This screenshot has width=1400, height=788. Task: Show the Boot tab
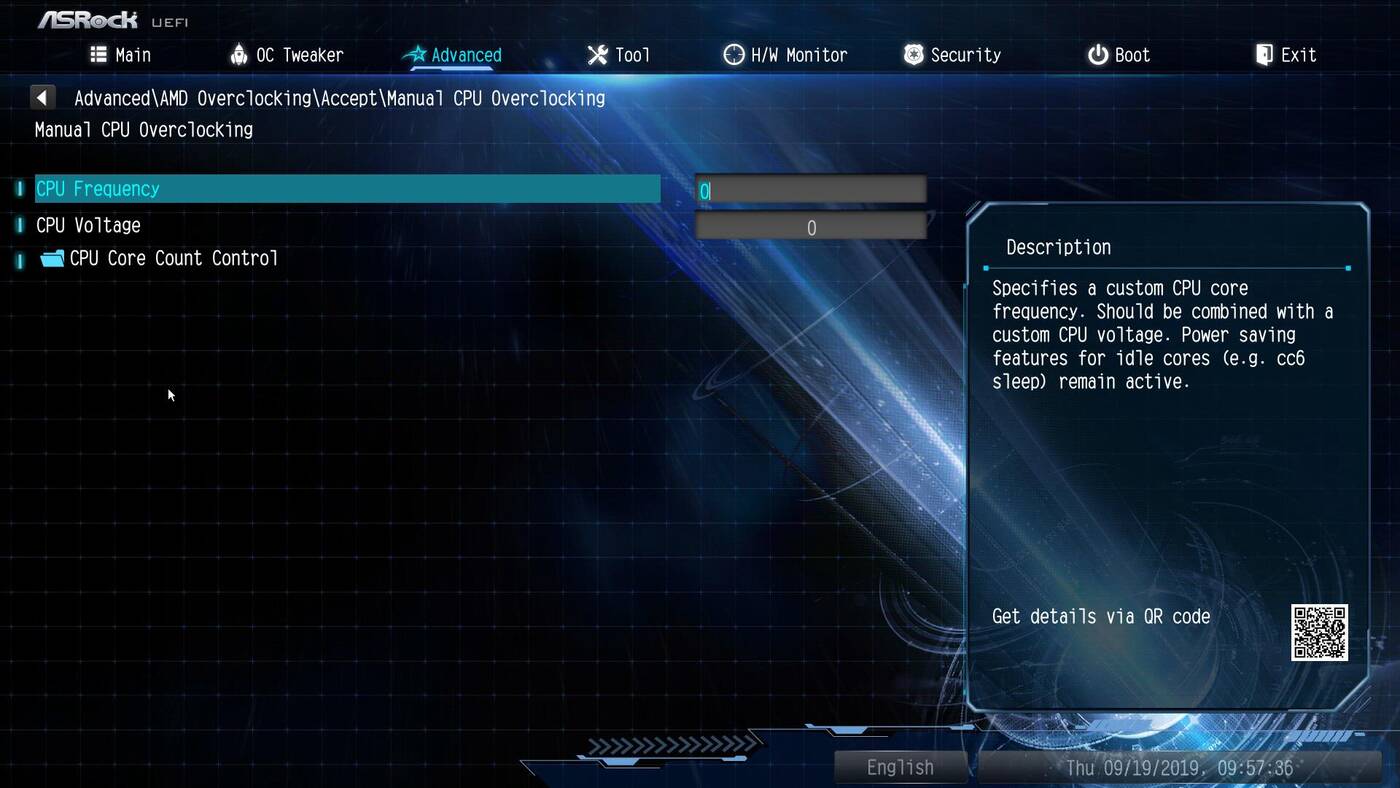1119,55
